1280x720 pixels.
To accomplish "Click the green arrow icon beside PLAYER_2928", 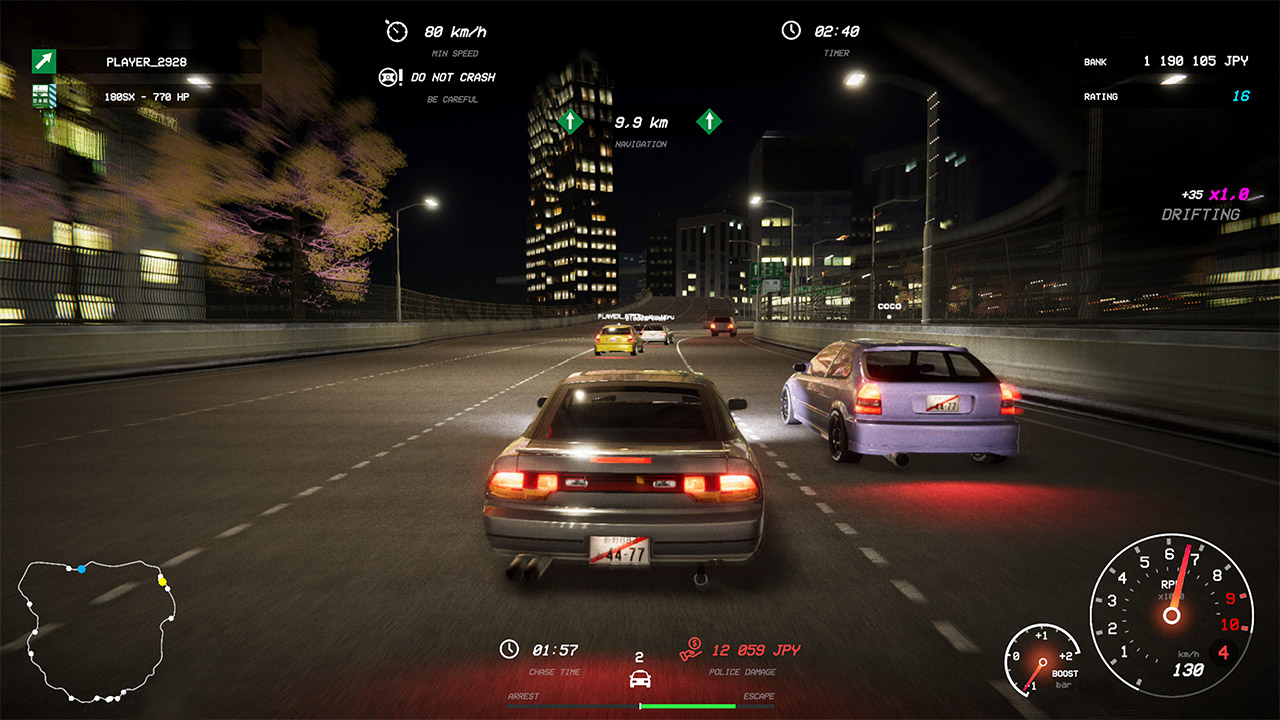I will (x=42, y=60).
